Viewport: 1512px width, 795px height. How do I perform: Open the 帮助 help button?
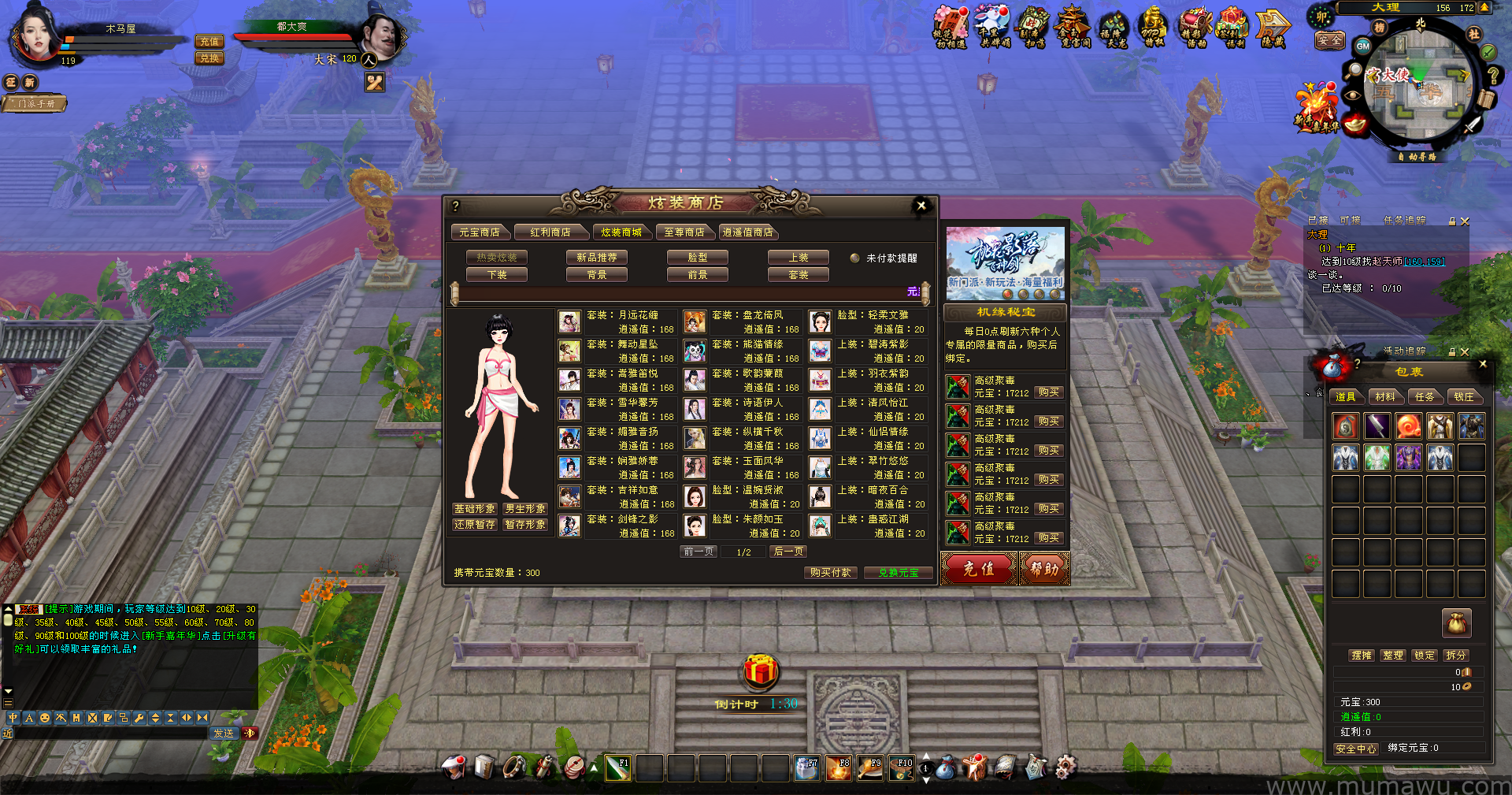(x=1044, y=568)
